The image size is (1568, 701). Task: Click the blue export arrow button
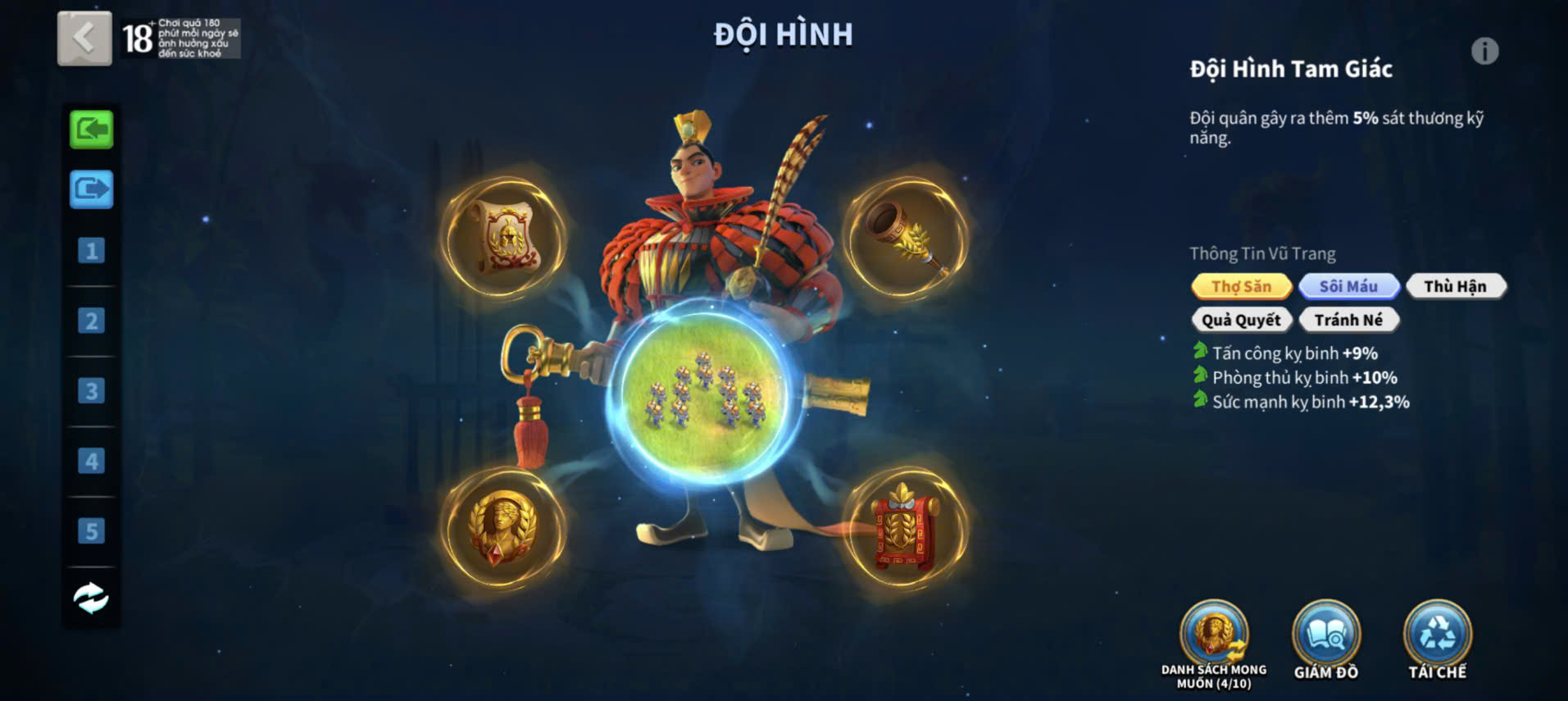91,189
